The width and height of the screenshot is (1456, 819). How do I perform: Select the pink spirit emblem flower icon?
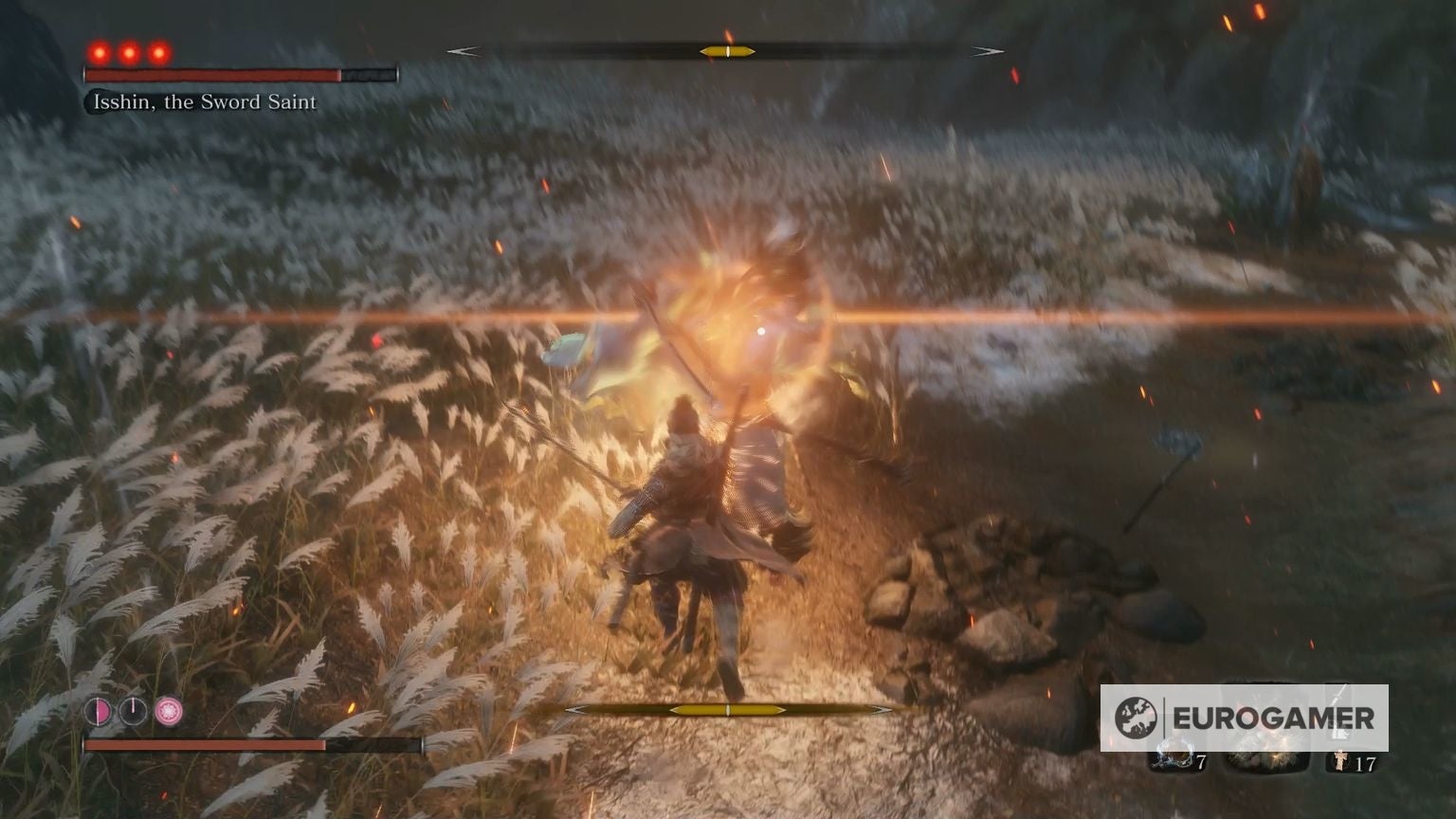(169, 710)
